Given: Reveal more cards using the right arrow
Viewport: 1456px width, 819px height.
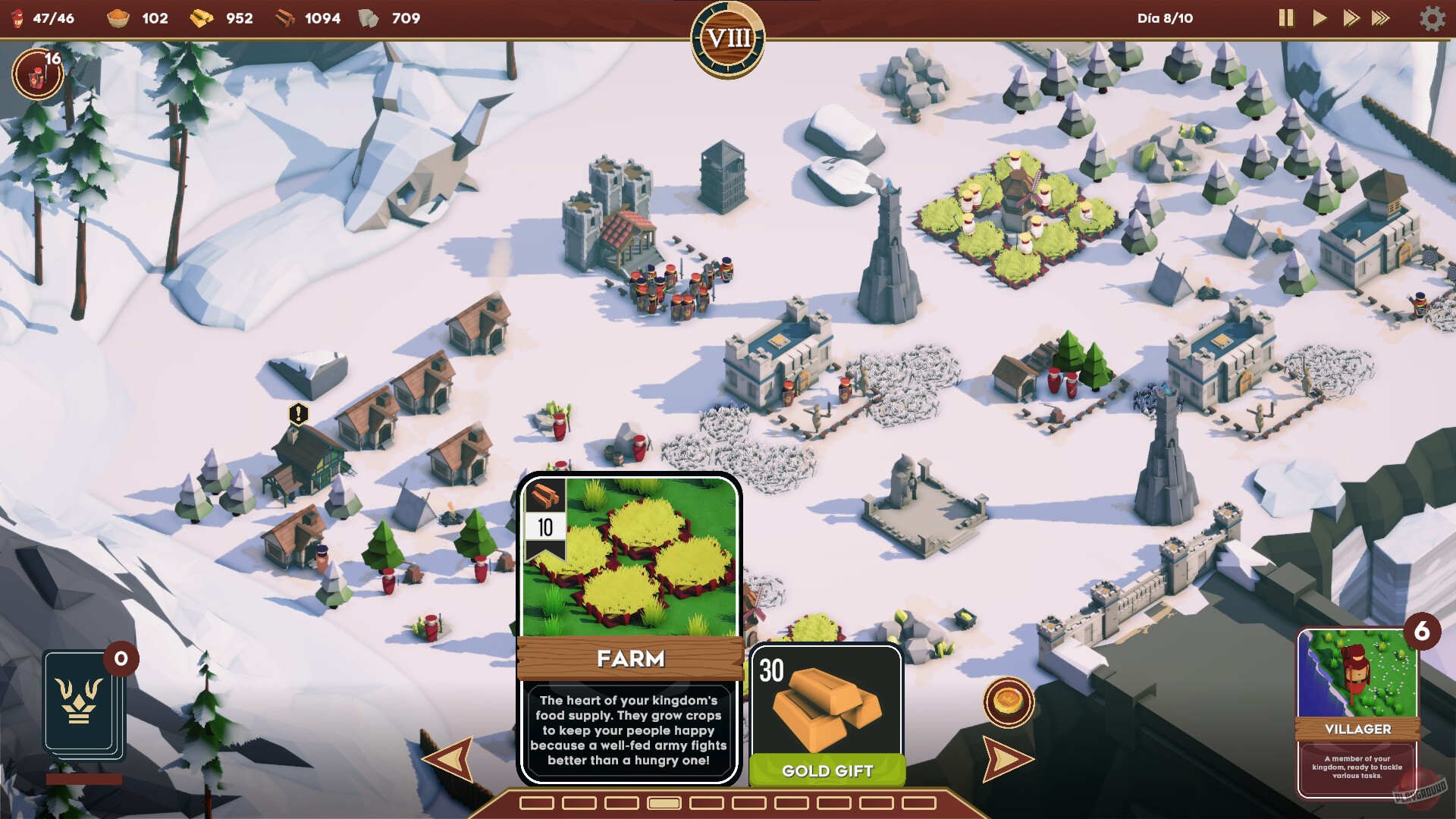Looking at the screenshot, I should pyautogui.click(x=1006, y=758).
